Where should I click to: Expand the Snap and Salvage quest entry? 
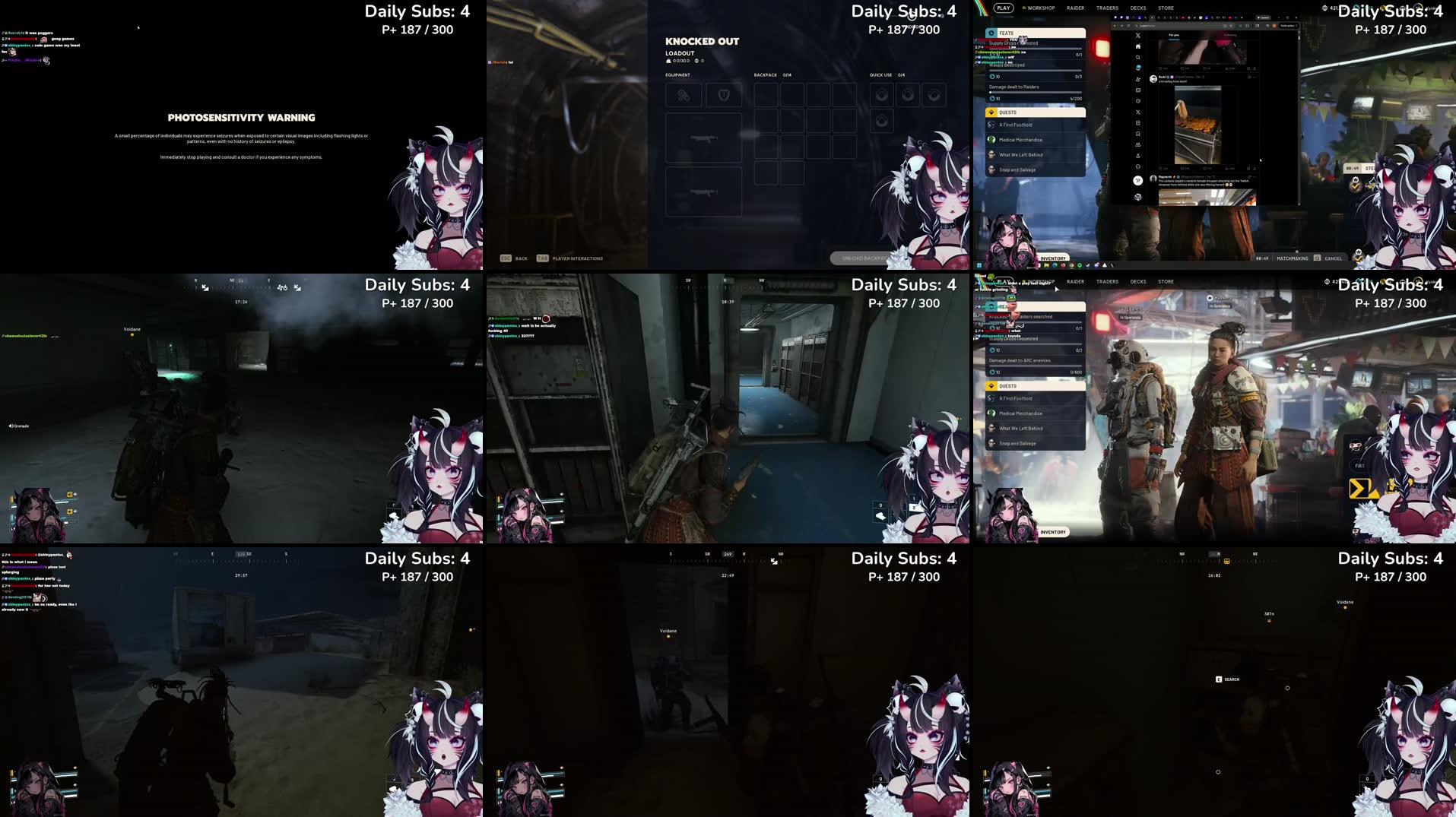(1019, 169)
